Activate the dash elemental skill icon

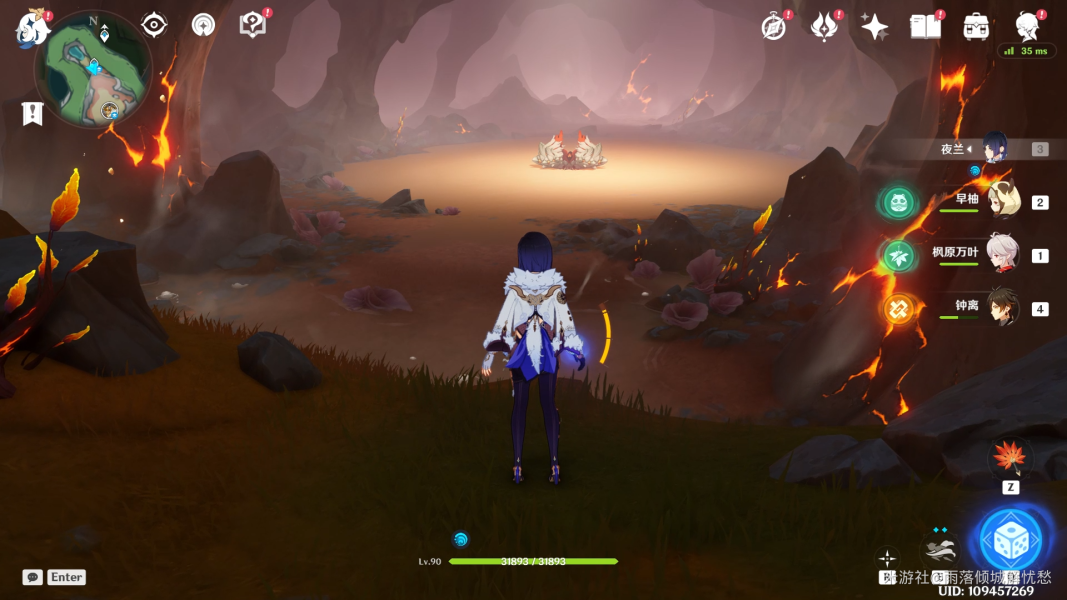tap(940, 549)
